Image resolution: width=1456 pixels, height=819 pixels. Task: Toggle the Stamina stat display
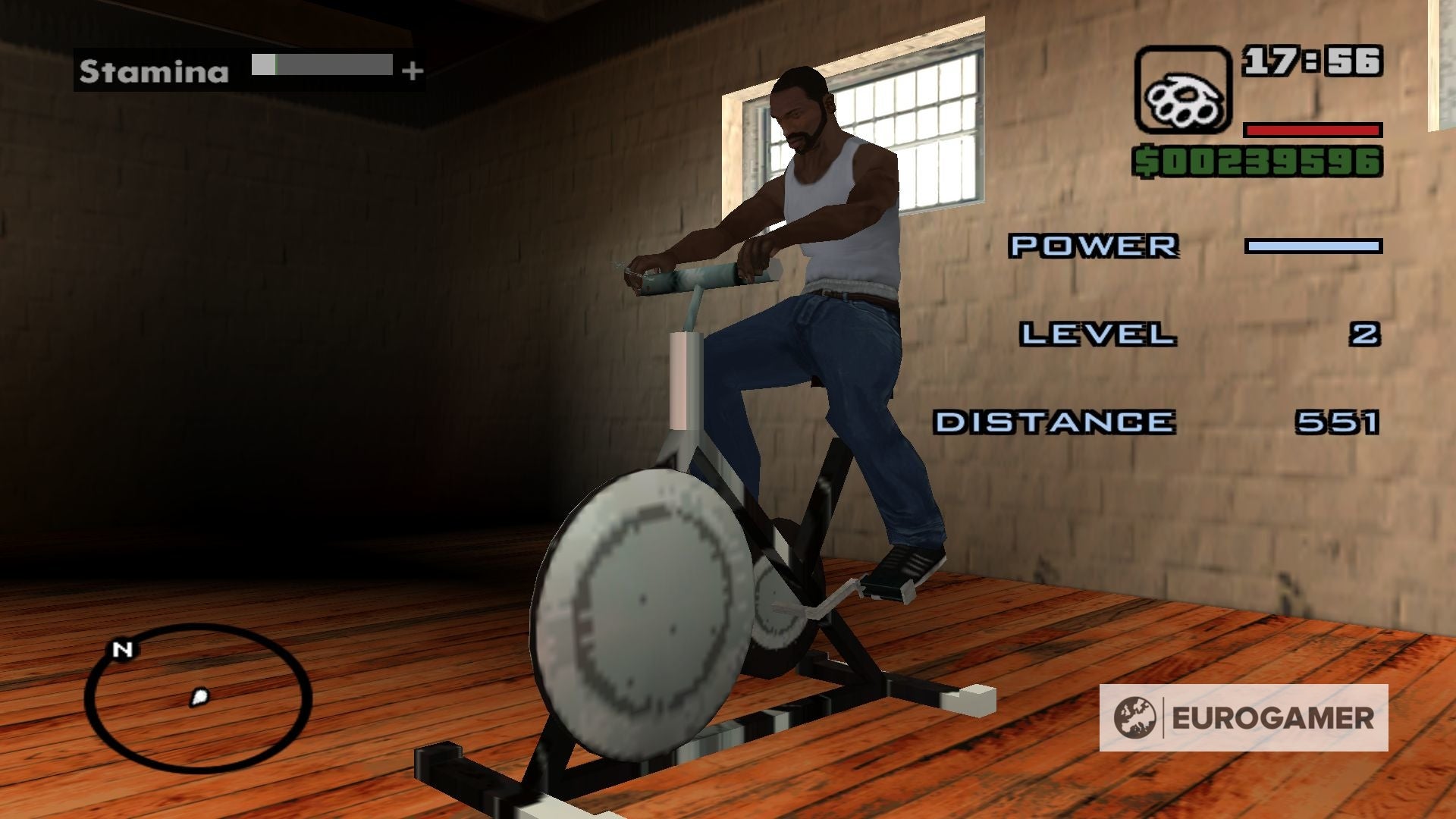coord(152,72)
